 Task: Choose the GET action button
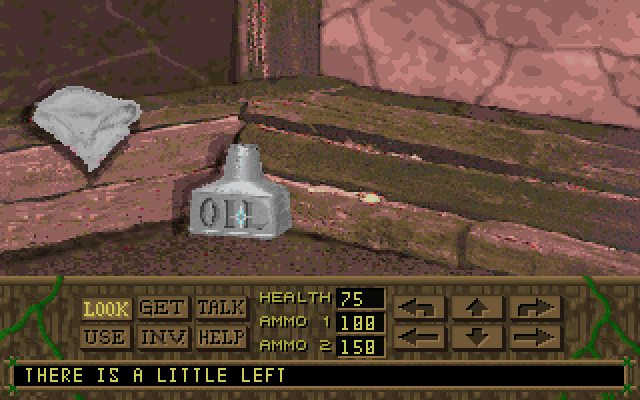pos(163,309)
